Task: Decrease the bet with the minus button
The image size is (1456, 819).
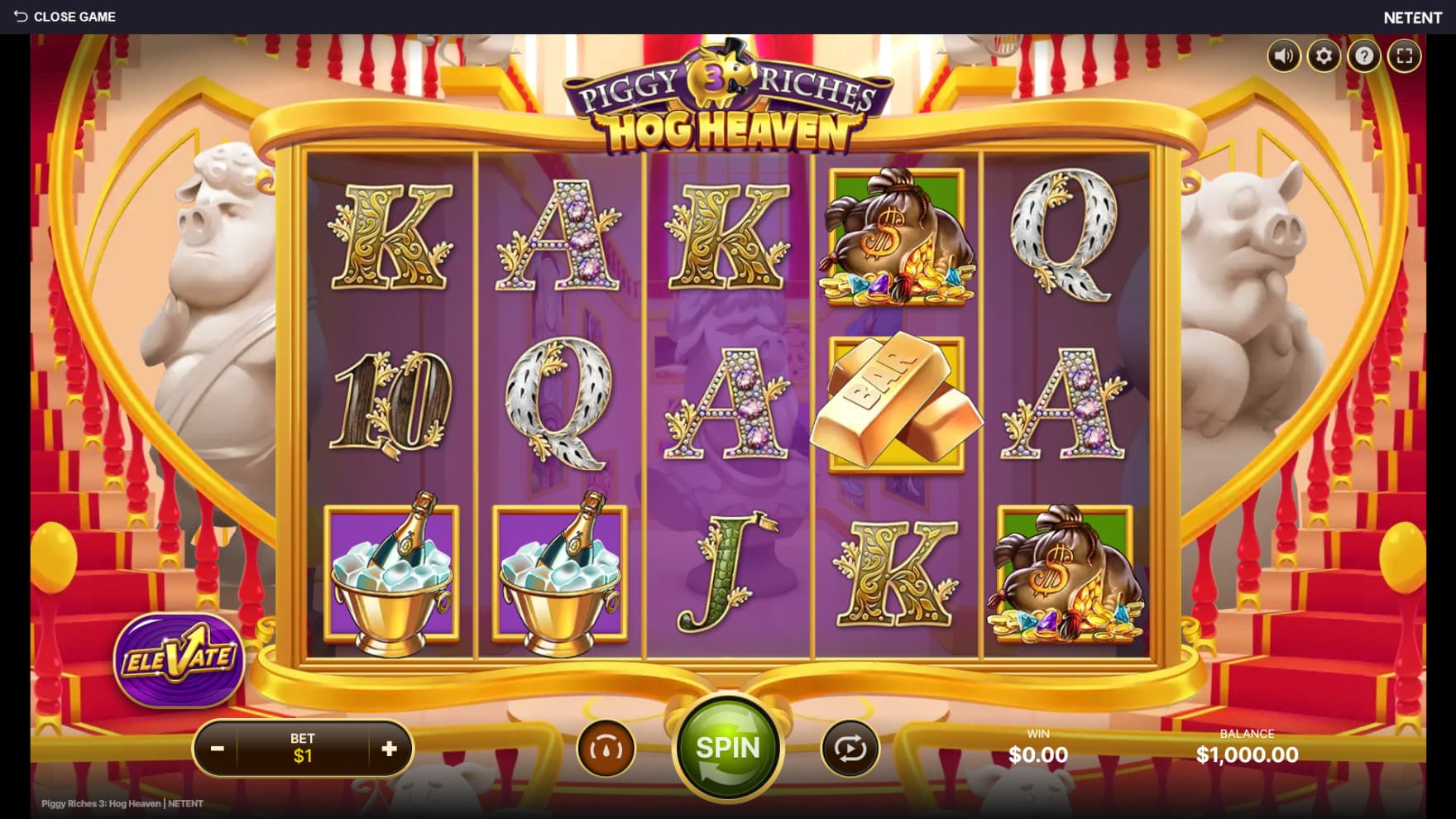Action: [x=217, y=749]
